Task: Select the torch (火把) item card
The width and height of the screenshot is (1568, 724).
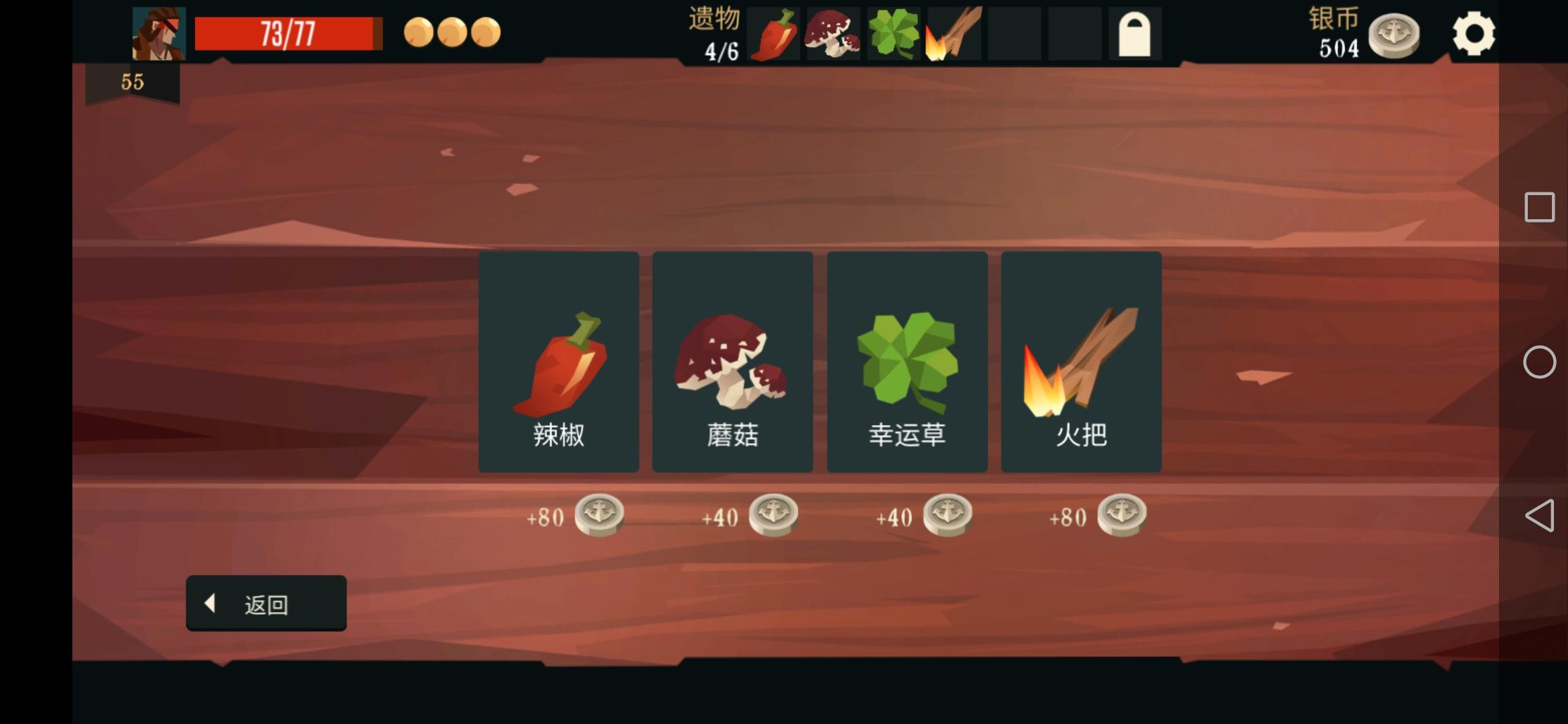Action: click(x=1081, y=362)
